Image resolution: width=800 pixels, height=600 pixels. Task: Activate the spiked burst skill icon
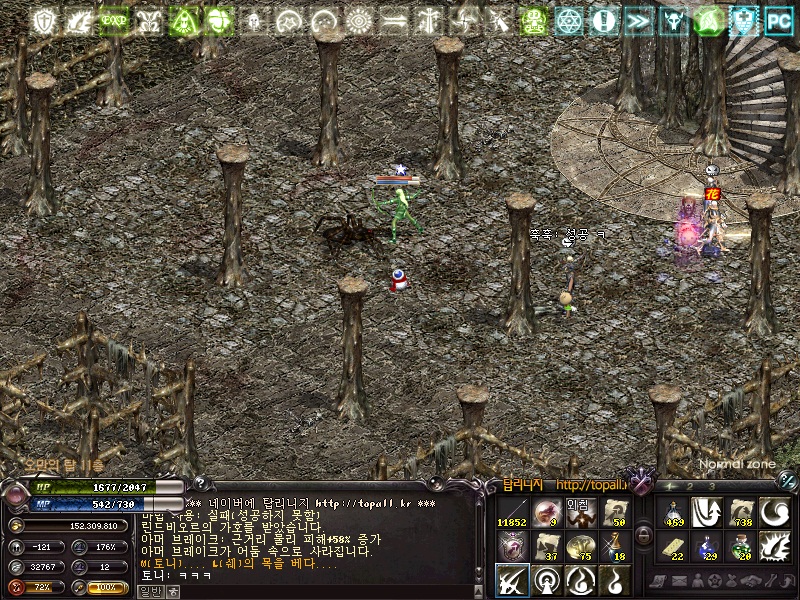point(775,547)
